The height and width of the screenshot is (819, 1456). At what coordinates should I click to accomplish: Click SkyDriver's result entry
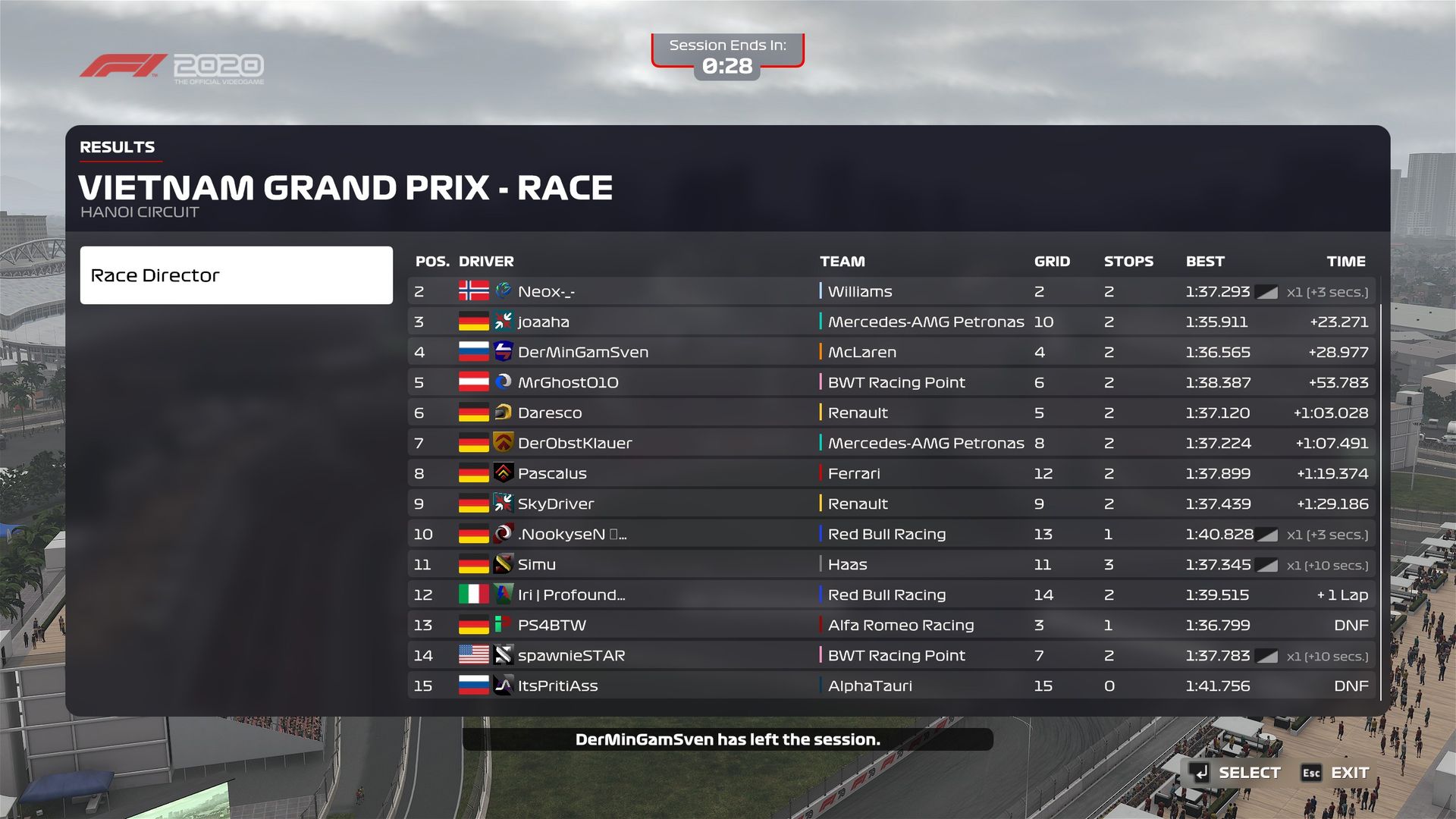pyautogui.click(x=891, y=504)
